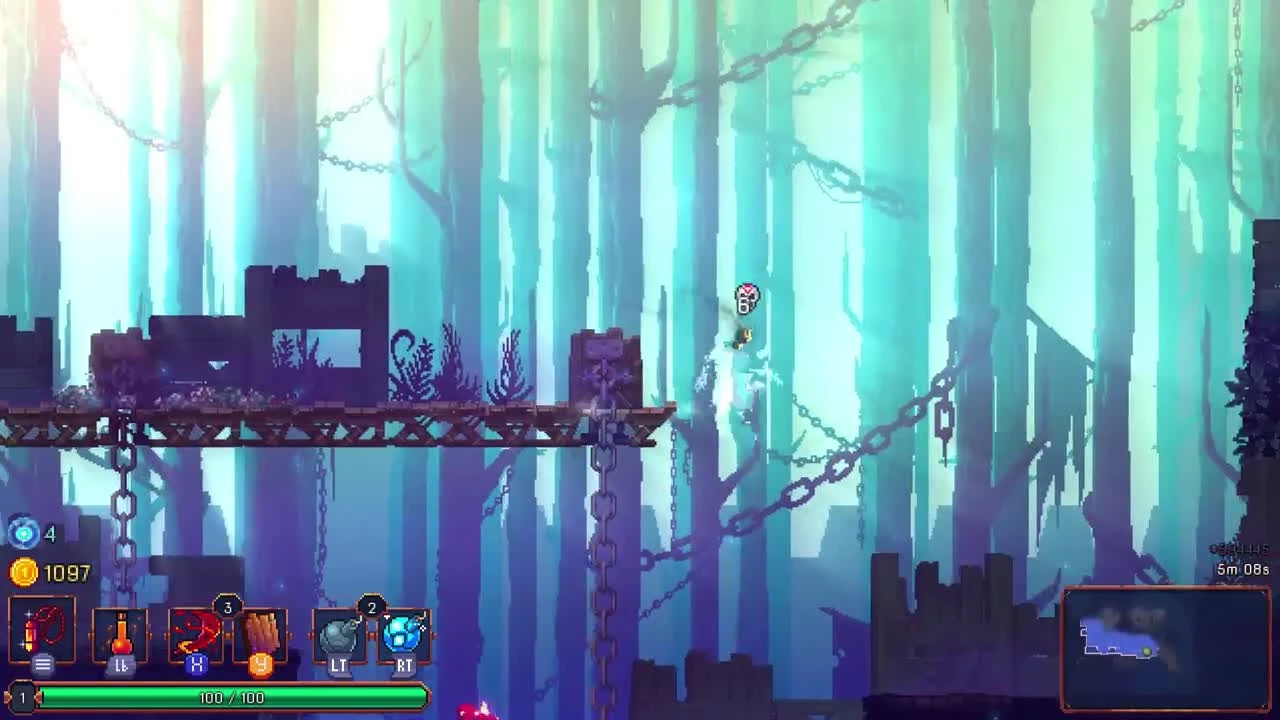Click the health flask icon labeled LB
The height and width of the screenshot is (720, 1280).
coord(118,632)
